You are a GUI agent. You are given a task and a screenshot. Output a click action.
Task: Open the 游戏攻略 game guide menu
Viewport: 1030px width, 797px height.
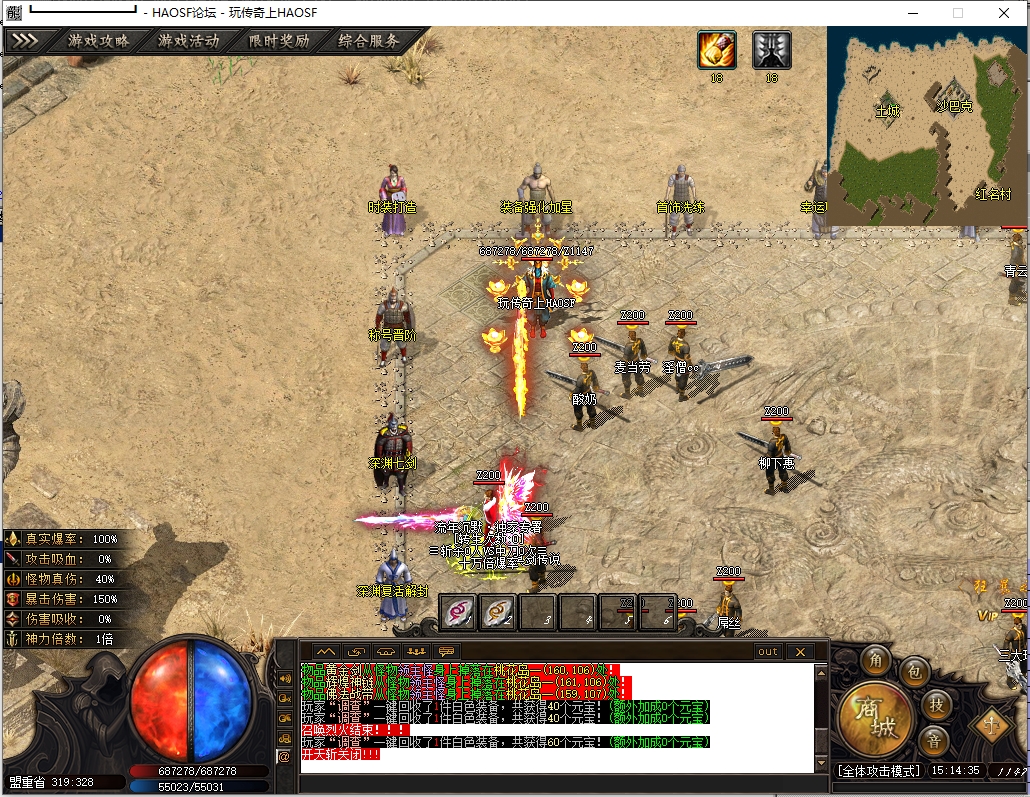pyautogui.click(x=98, y=41)
